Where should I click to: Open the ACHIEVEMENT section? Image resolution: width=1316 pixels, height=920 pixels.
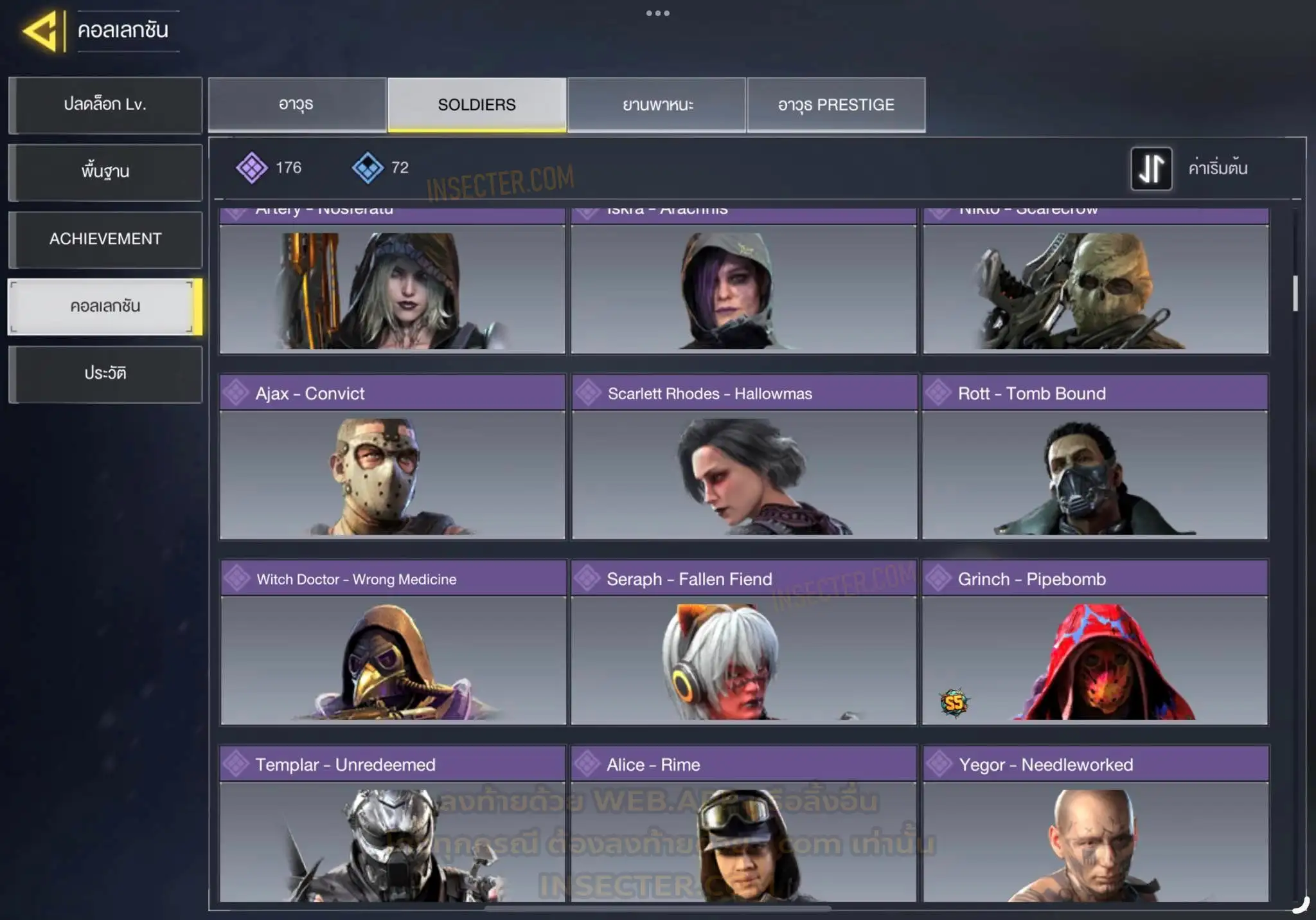105,239
